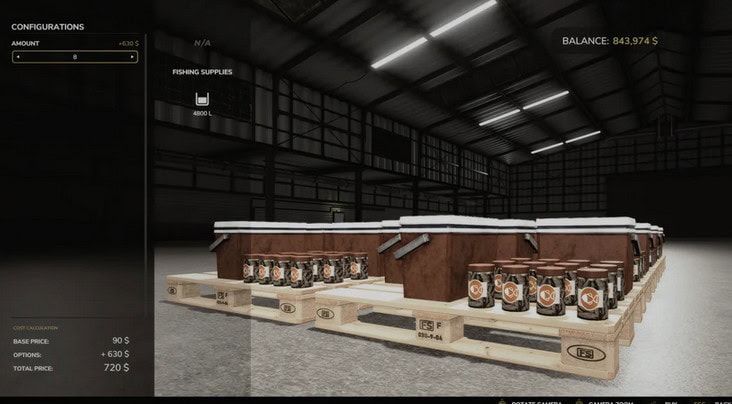The image size is (732, 404).
Task: Select the Amount value field
Action: (x=75, y=57)
